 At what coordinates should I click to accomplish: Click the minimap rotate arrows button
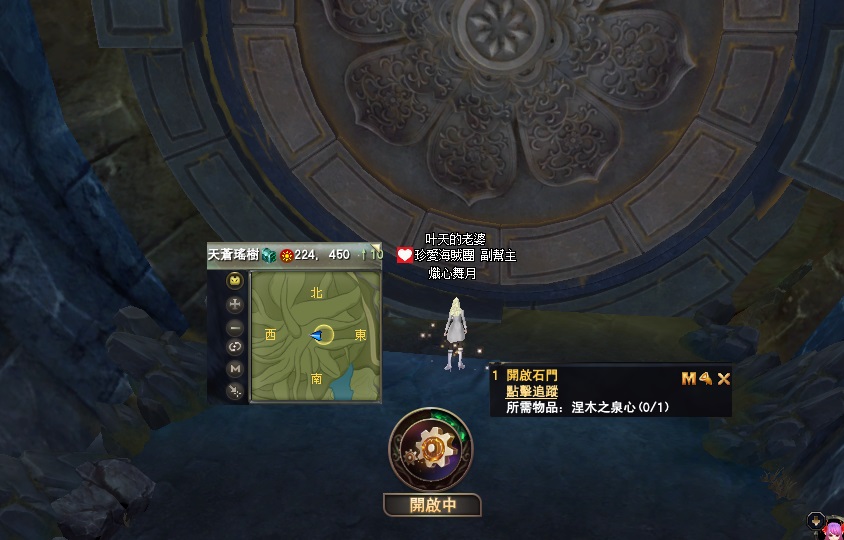235,347
